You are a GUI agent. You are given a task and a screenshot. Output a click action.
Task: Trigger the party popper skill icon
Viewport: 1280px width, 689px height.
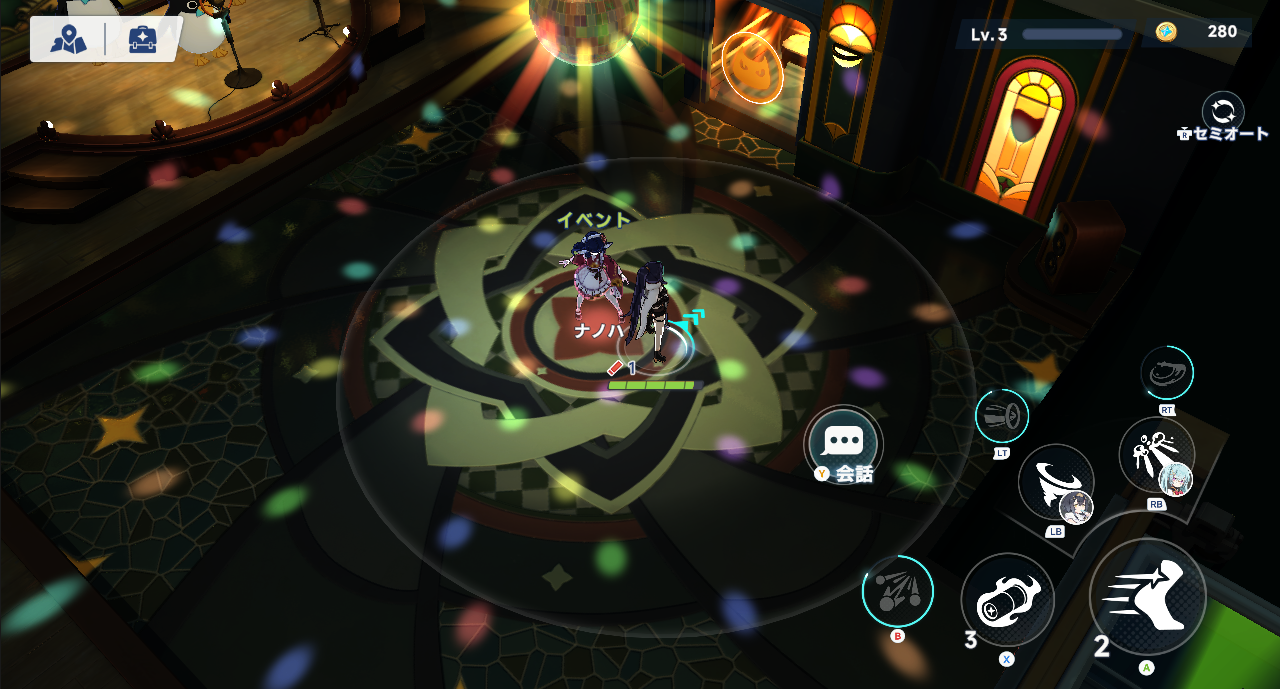pos(1157,456)
